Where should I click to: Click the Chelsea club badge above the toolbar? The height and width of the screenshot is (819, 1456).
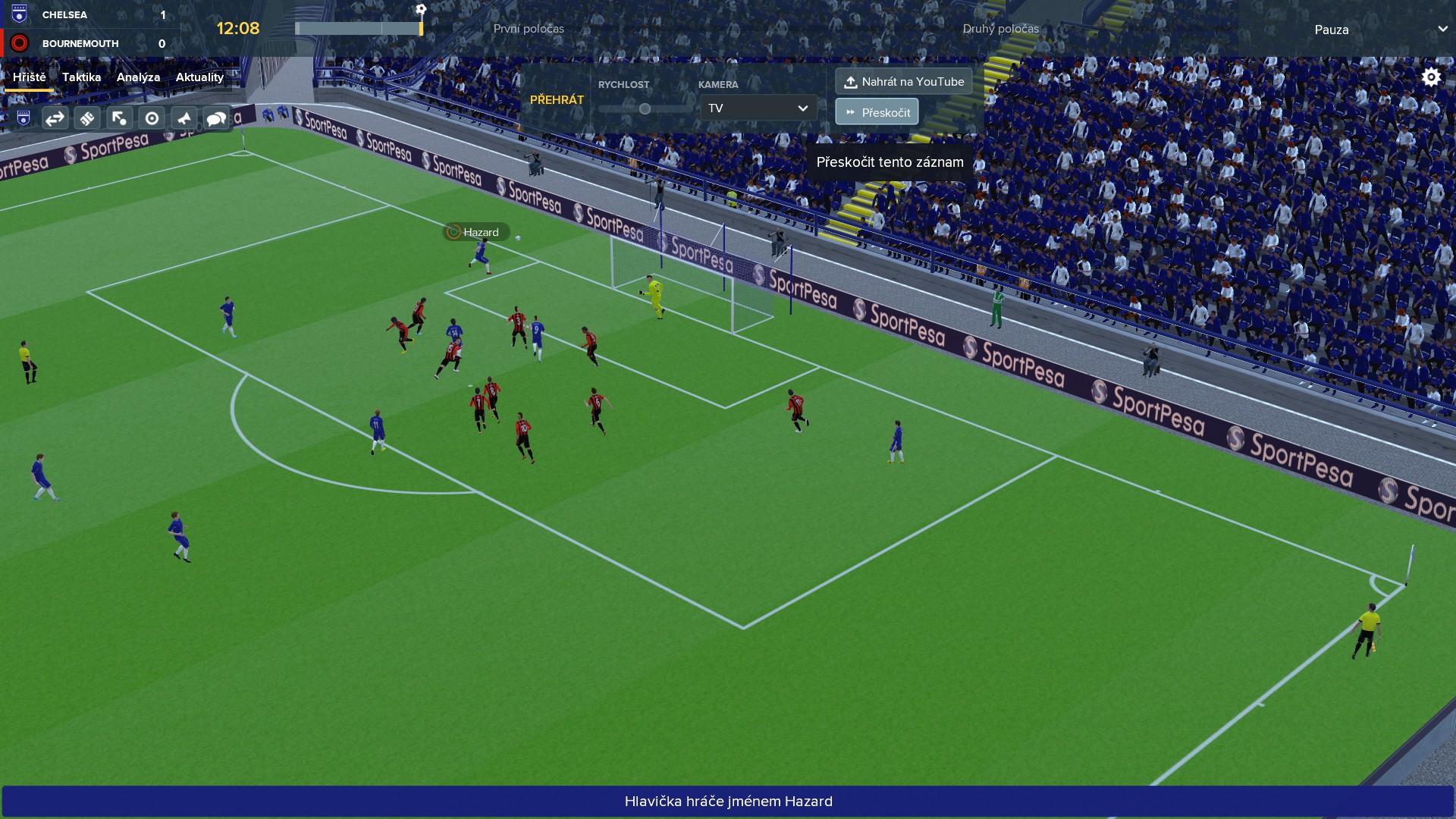[22, 118]
